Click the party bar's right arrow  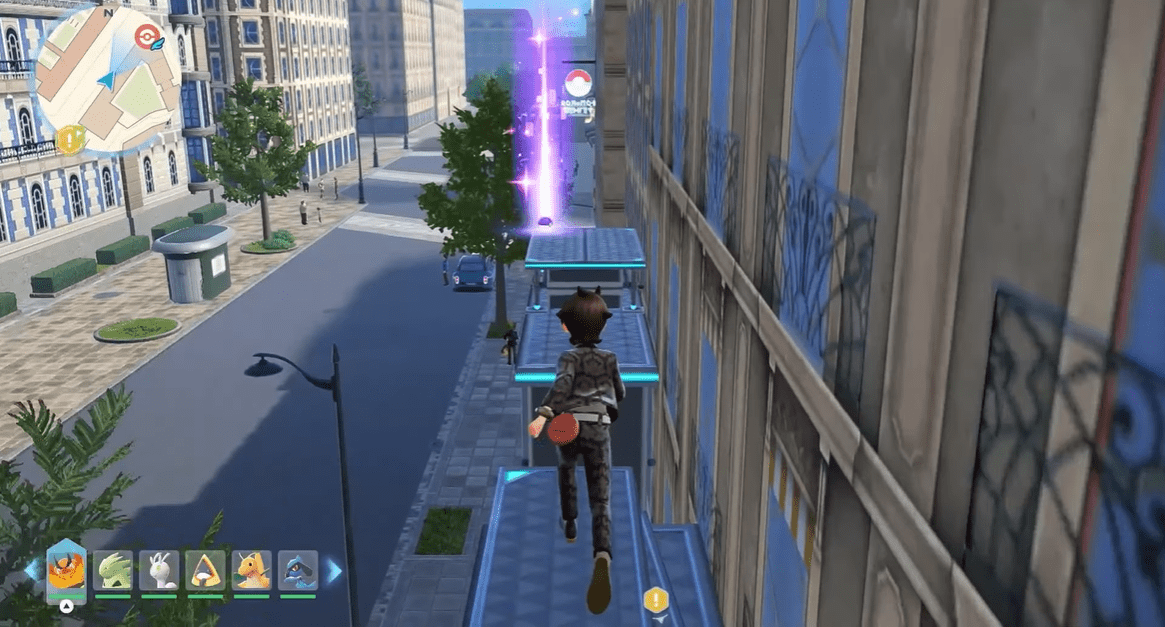point(333,570)
